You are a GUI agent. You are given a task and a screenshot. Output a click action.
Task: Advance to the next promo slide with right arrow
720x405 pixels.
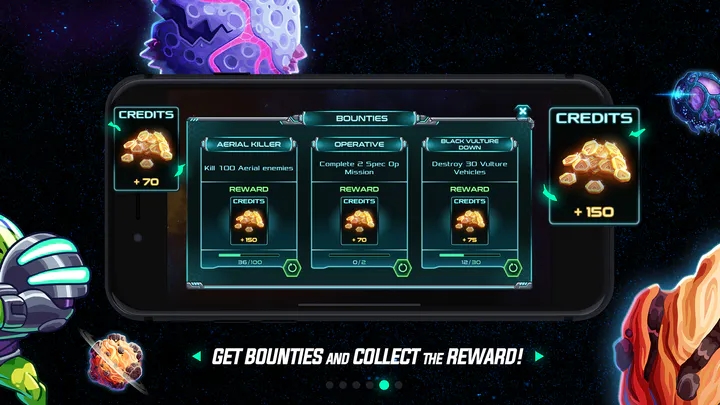click(x=539, y=356)
